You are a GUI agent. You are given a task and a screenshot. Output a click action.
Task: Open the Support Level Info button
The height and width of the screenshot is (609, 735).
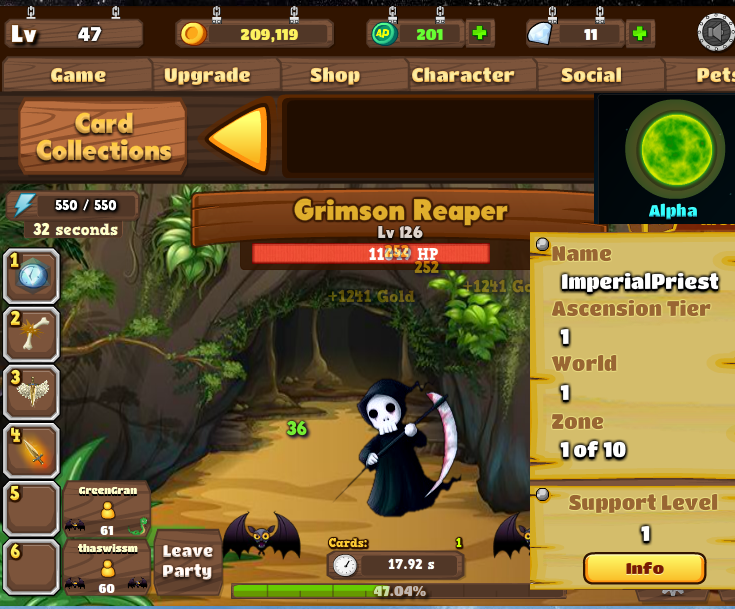[644, 568]
